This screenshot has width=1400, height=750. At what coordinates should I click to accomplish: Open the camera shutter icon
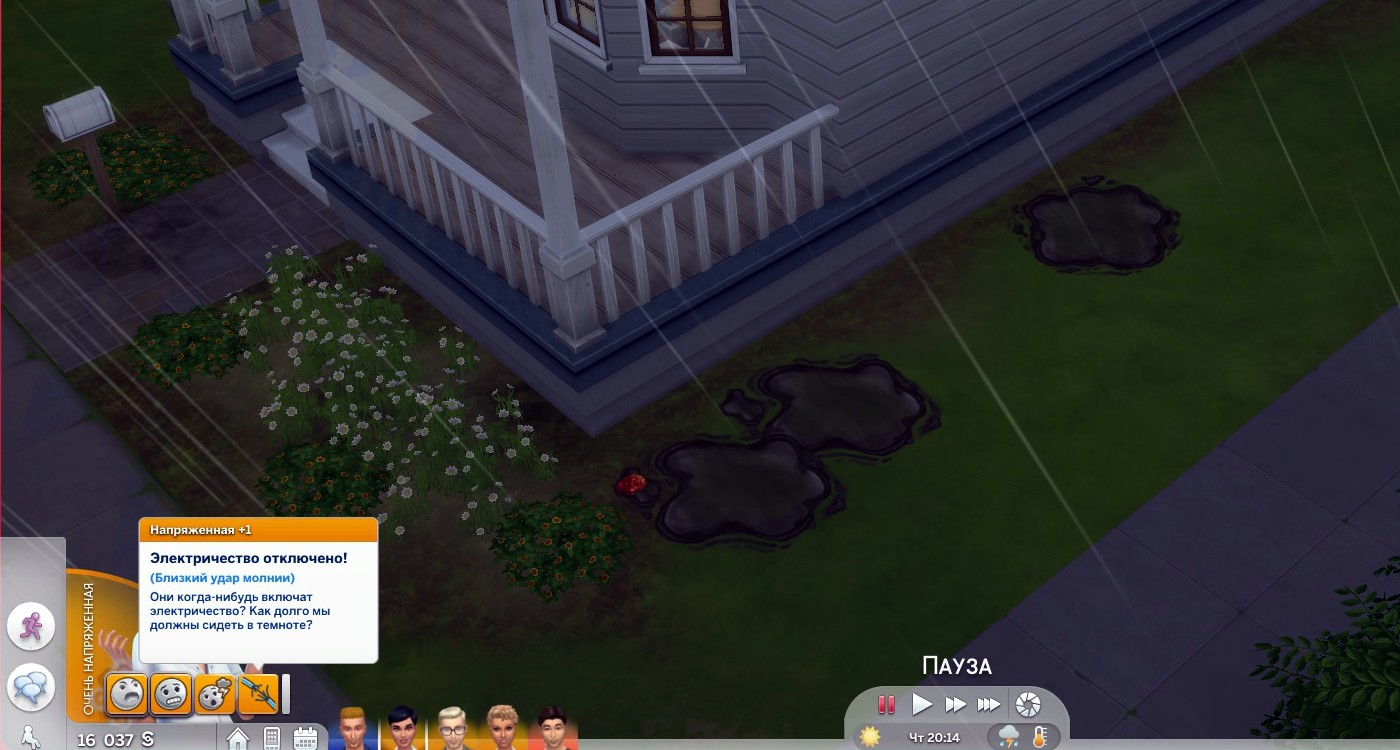point(1027,705)
